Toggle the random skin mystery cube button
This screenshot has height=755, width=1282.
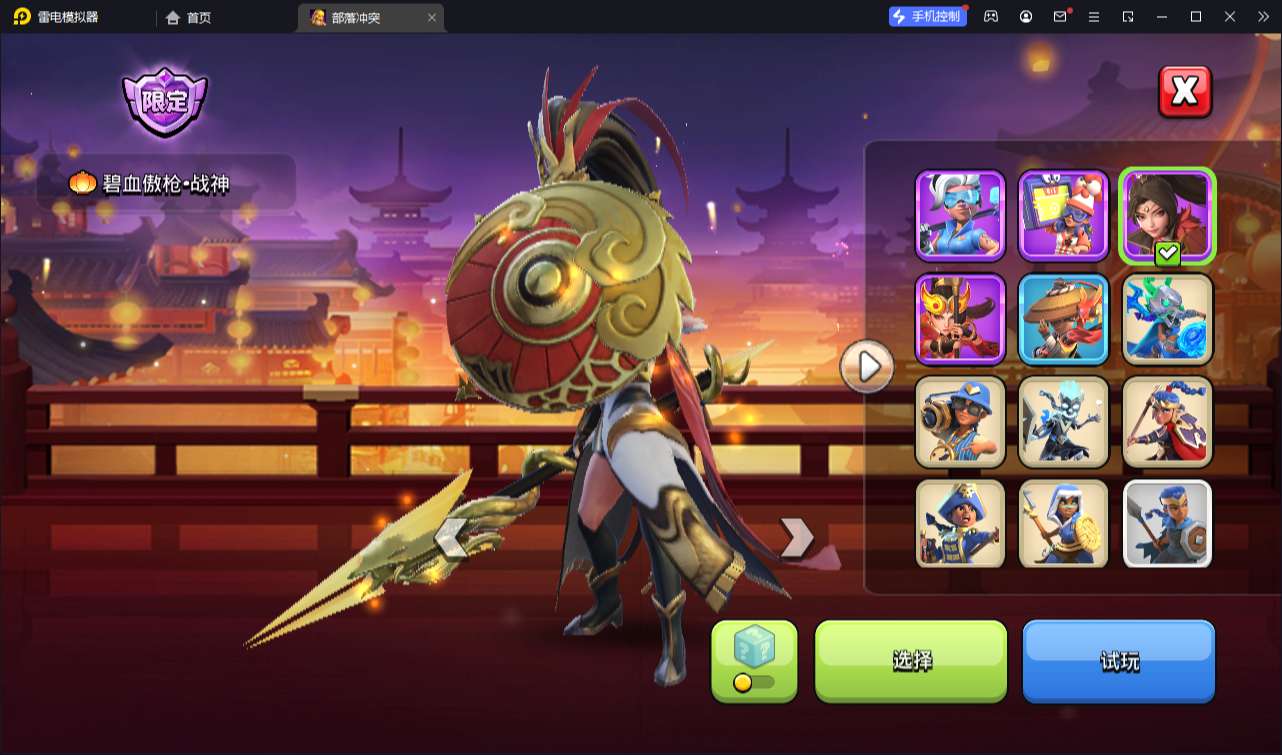[x=754, y=660]
